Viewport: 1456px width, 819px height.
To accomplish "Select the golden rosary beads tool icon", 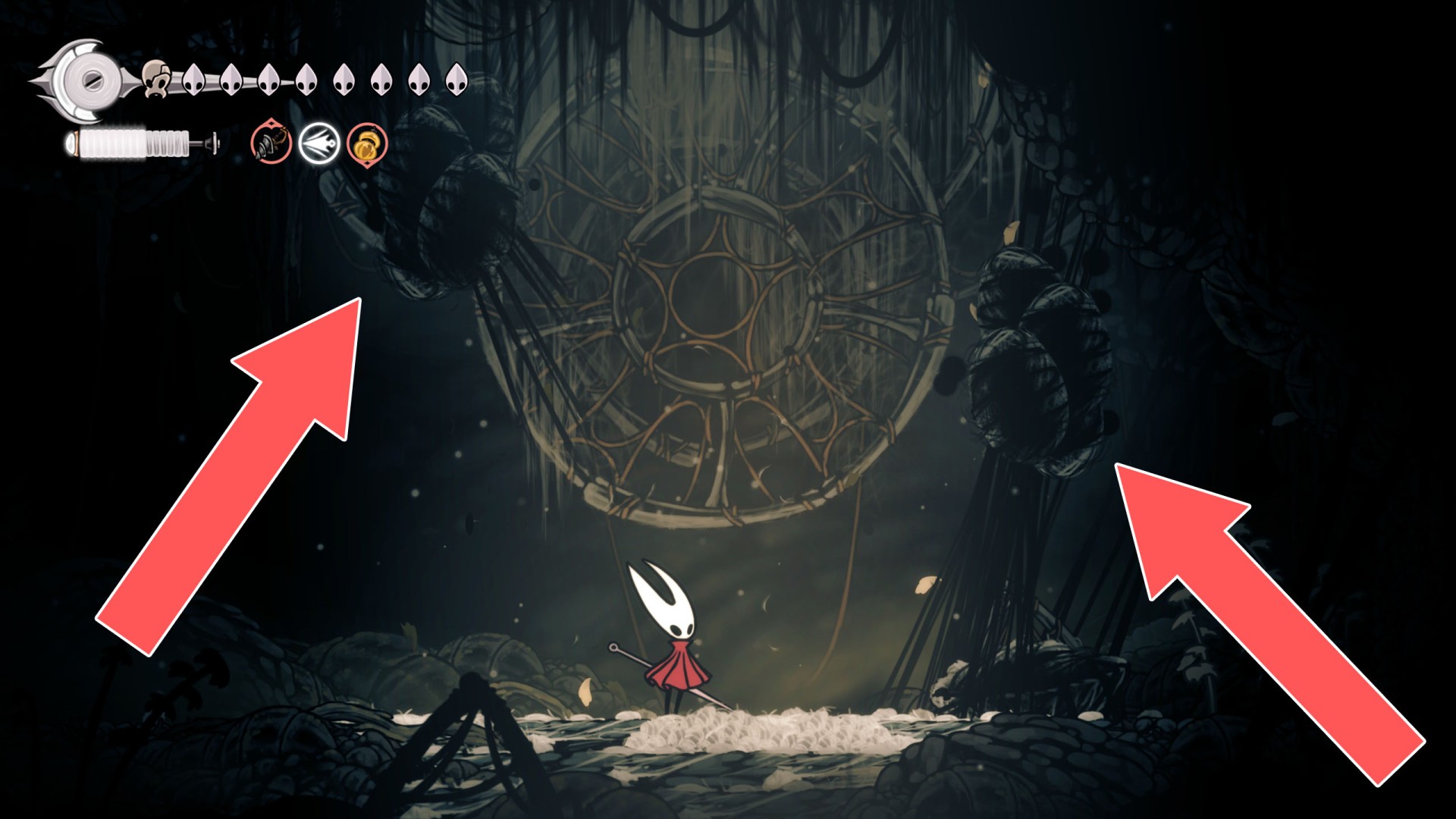I will tap(365, 146).
